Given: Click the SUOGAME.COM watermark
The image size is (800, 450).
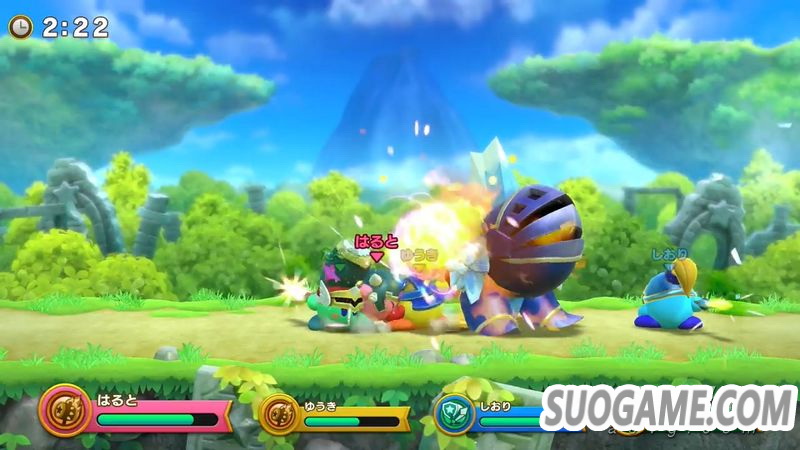Looking at the screenshot, I should coord(668,407).
